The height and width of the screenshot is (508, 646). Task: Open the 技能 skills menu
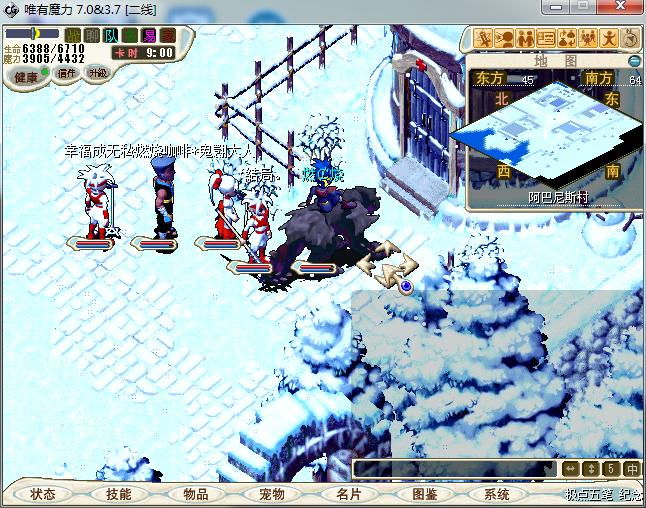point(119,494)
